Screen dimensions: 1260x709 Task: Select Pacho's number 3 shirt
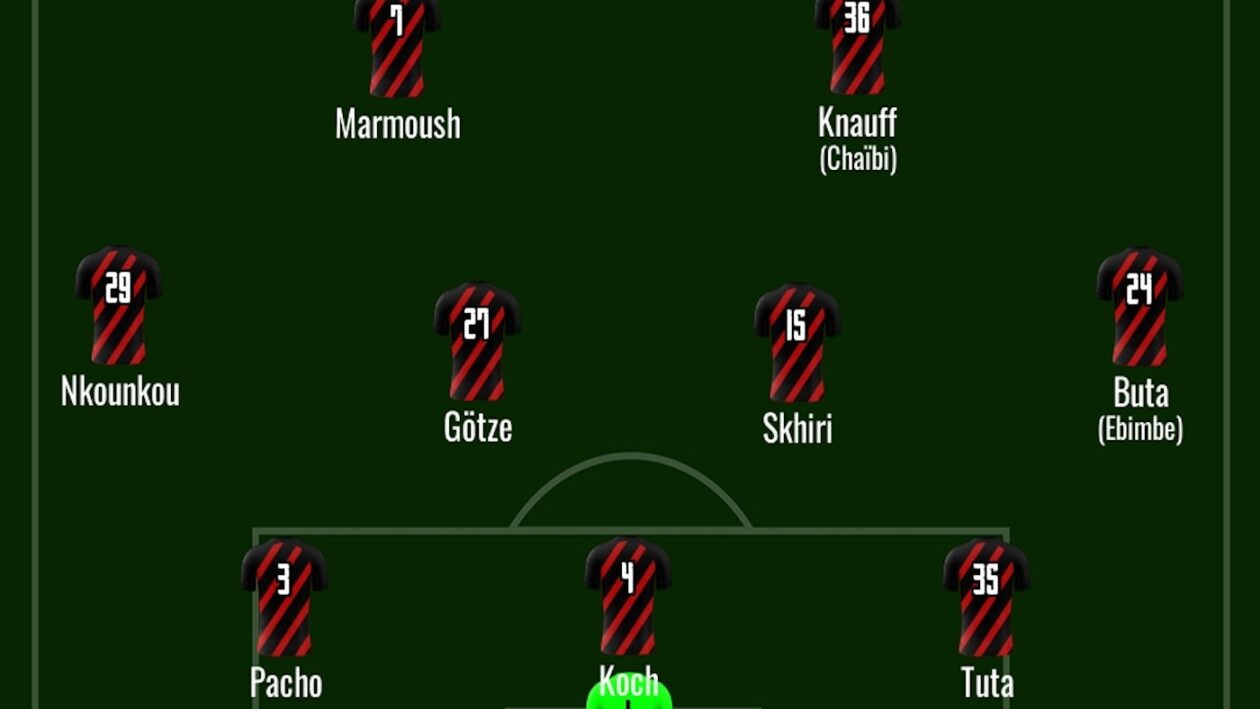[x=284, y=596]
